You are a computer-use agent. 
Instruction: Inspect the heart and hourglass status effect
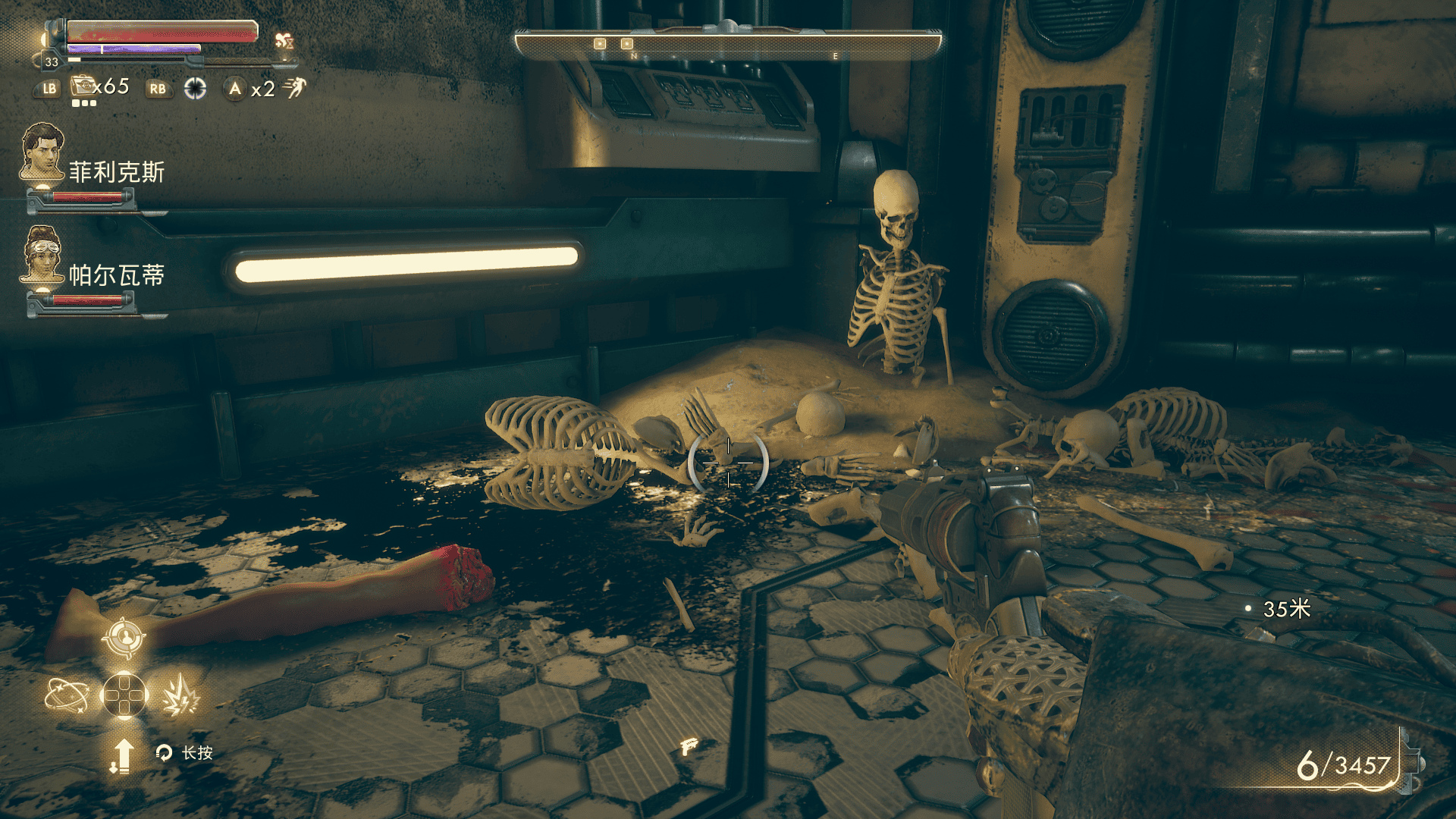click(284, 41)
